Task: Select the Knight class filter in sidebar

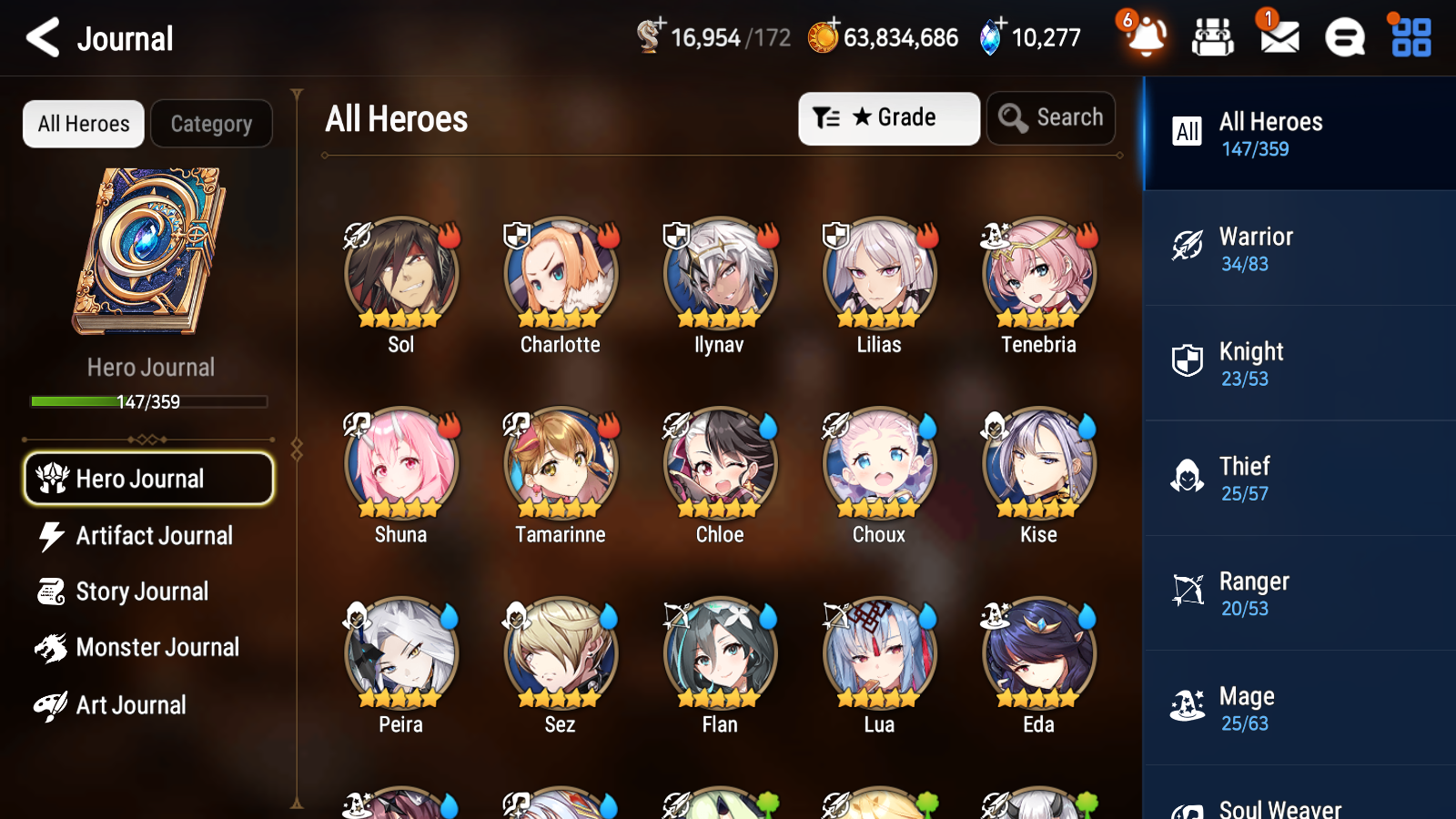Action: [x=1292, y=363]
